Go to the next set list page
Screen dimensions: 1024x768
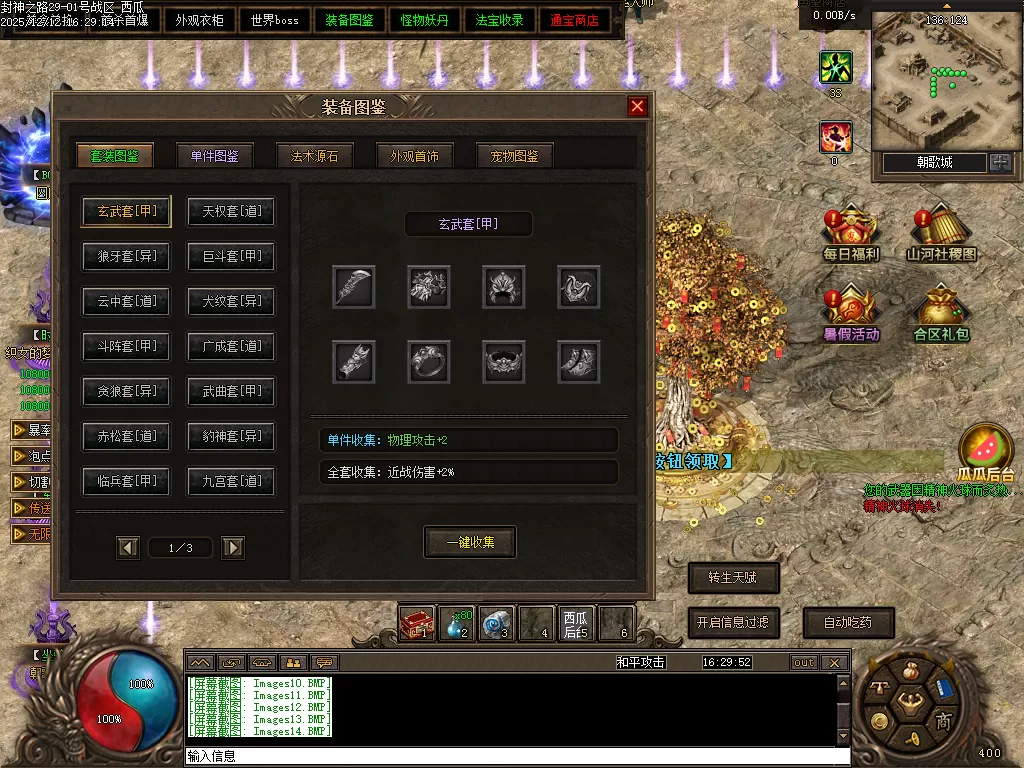click(x=233, y=547)
